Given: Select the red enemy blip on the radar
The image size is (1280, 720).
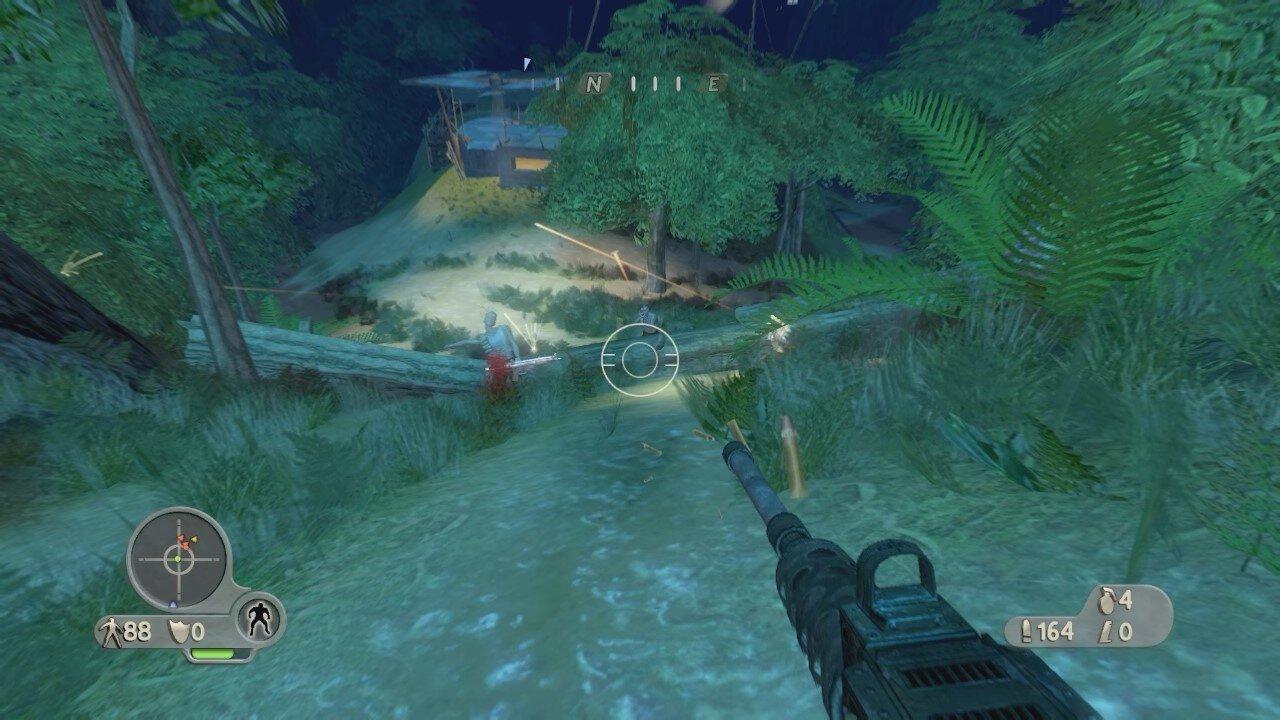Looking at the screenshot, I should pyautogui.click(x=182, y=541).
